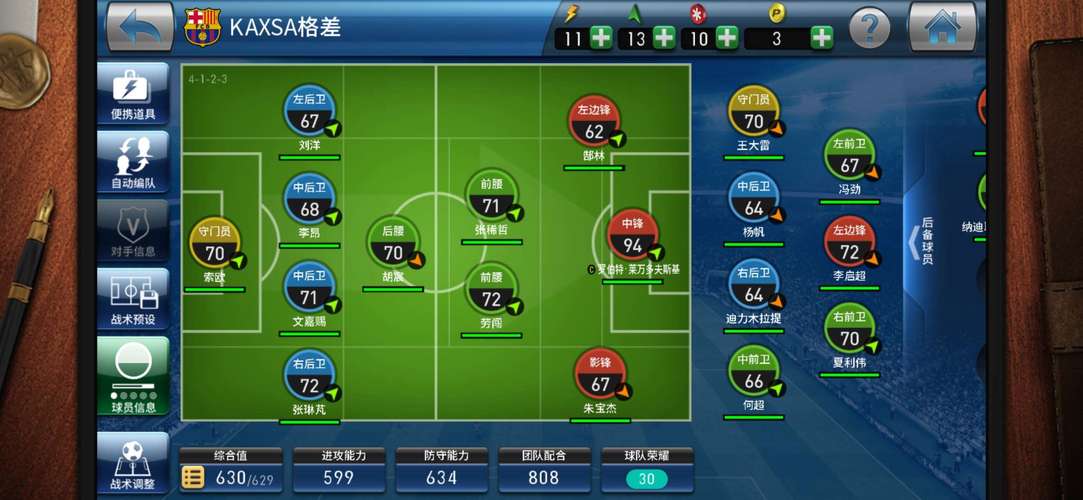Return to the home screen
The width and height of the screenshot is (1083, 500).
click(x=941, y=26)
